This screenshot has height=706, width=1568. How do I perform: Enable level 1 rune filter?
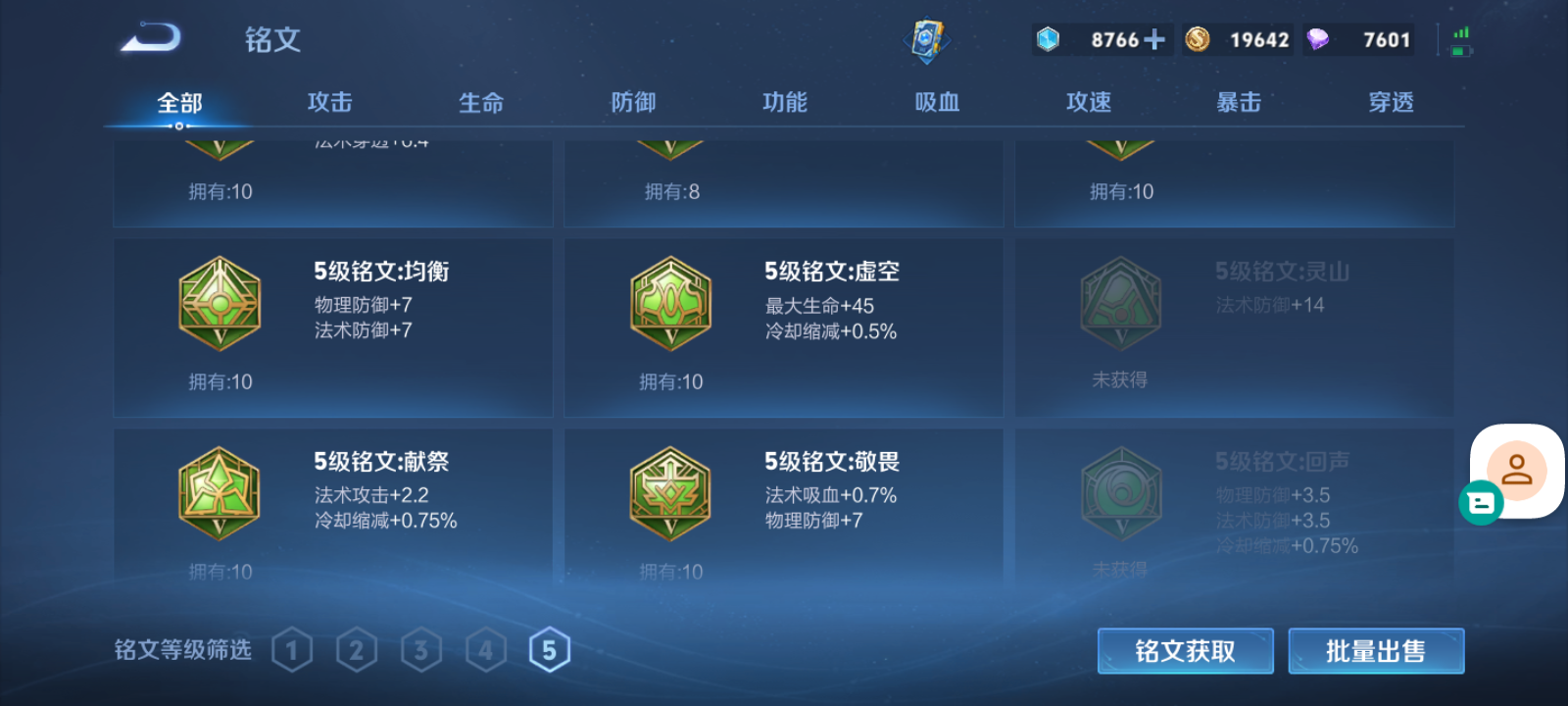click(293, 648)
